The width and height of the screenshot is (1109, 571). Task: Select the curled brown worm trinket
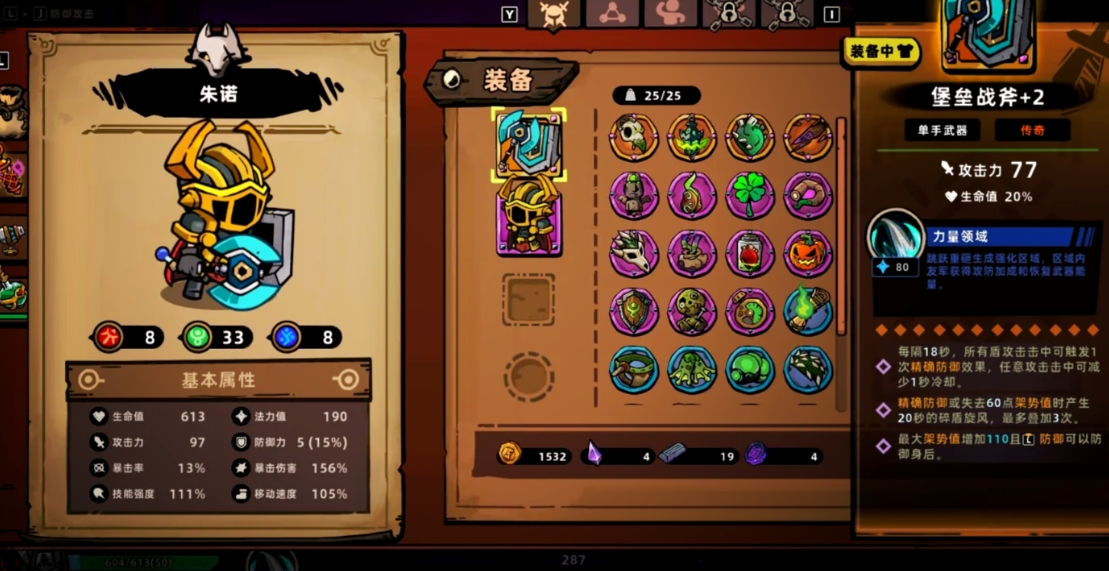pyautogui.click(x=808, y=195)
